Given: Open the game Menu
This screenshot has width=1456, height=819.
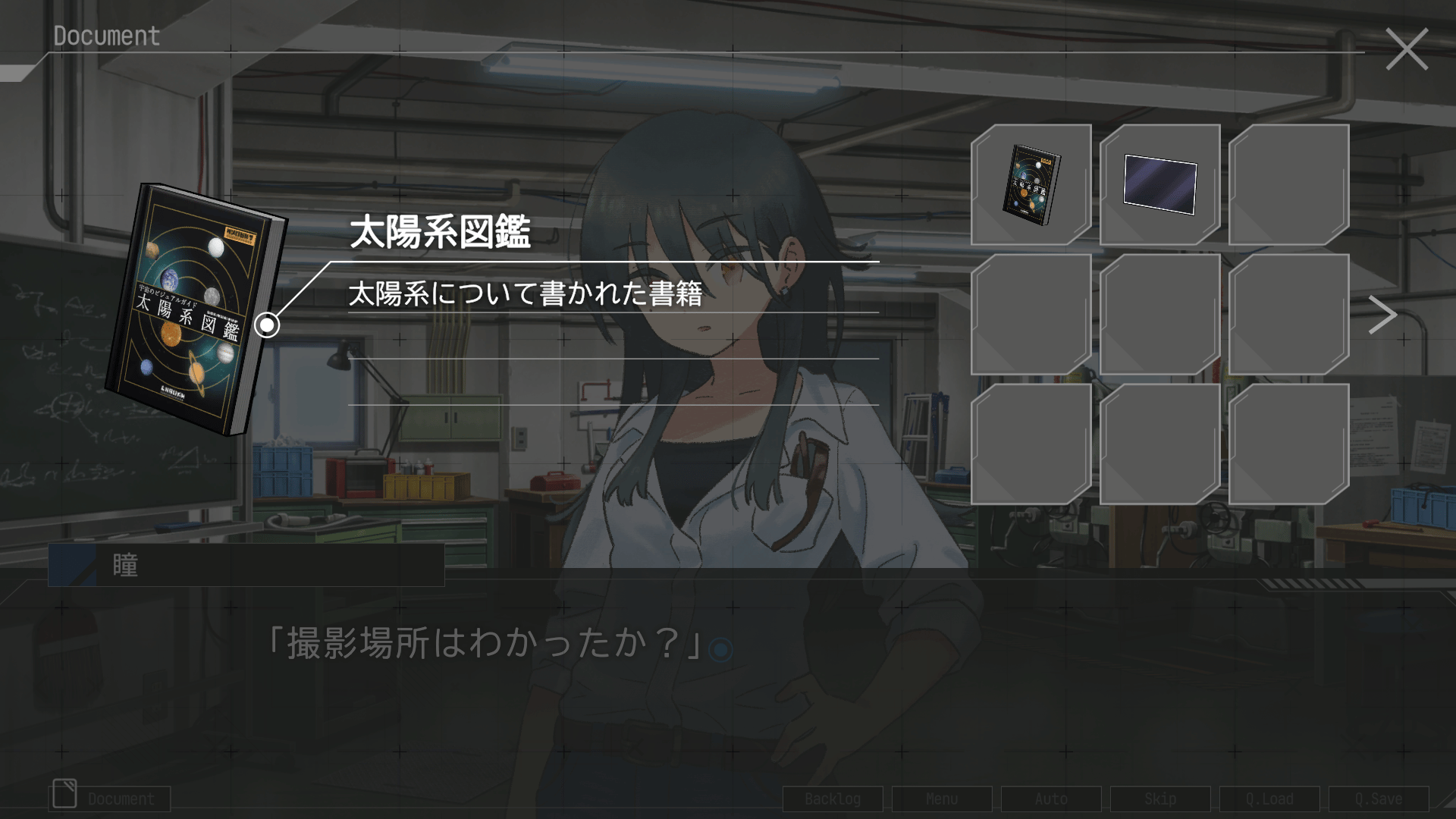Looking at the screenshot, I should pos(942,799).
